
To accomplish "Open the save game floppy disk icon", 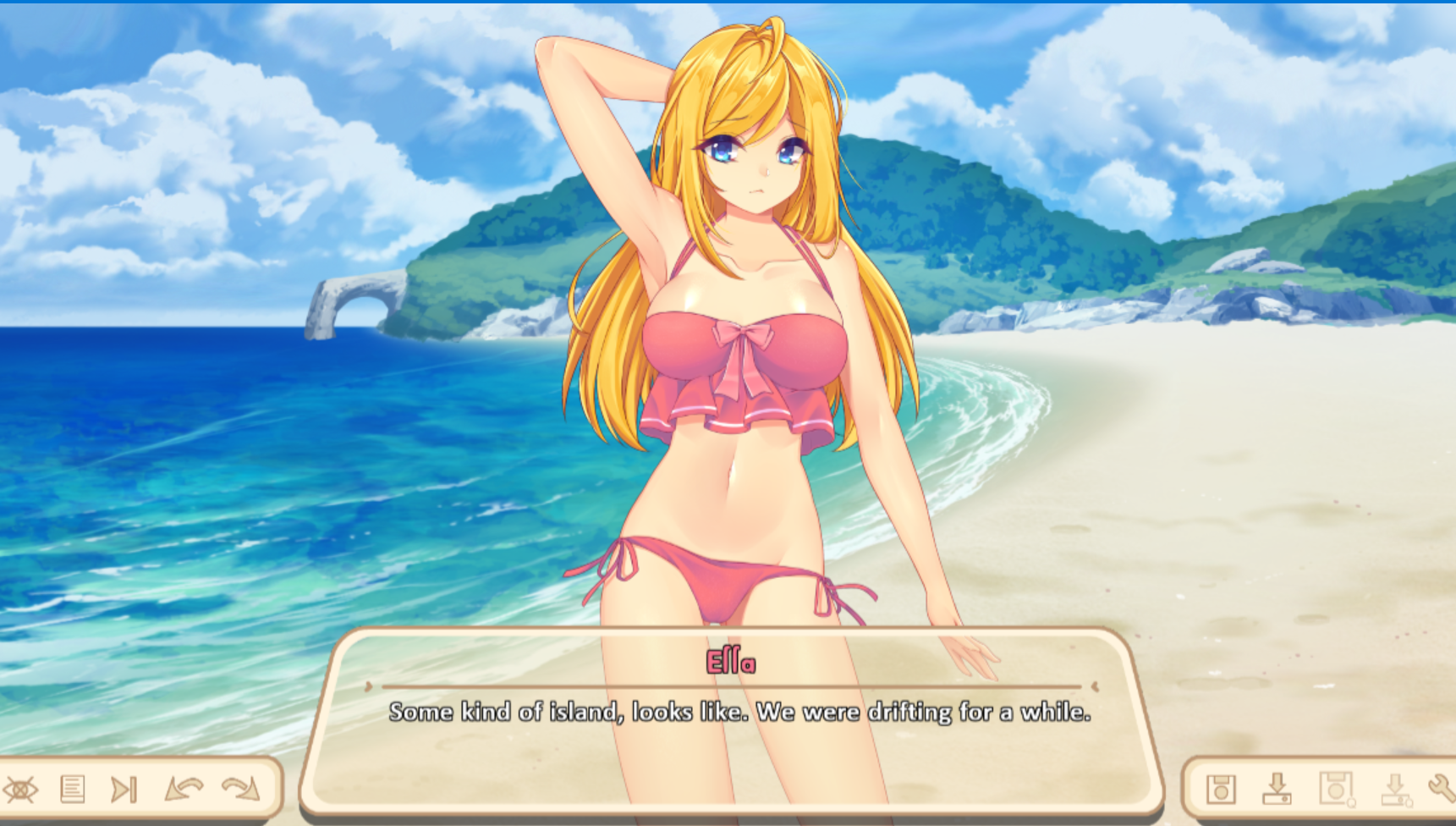I will [x=1221, y=789].
